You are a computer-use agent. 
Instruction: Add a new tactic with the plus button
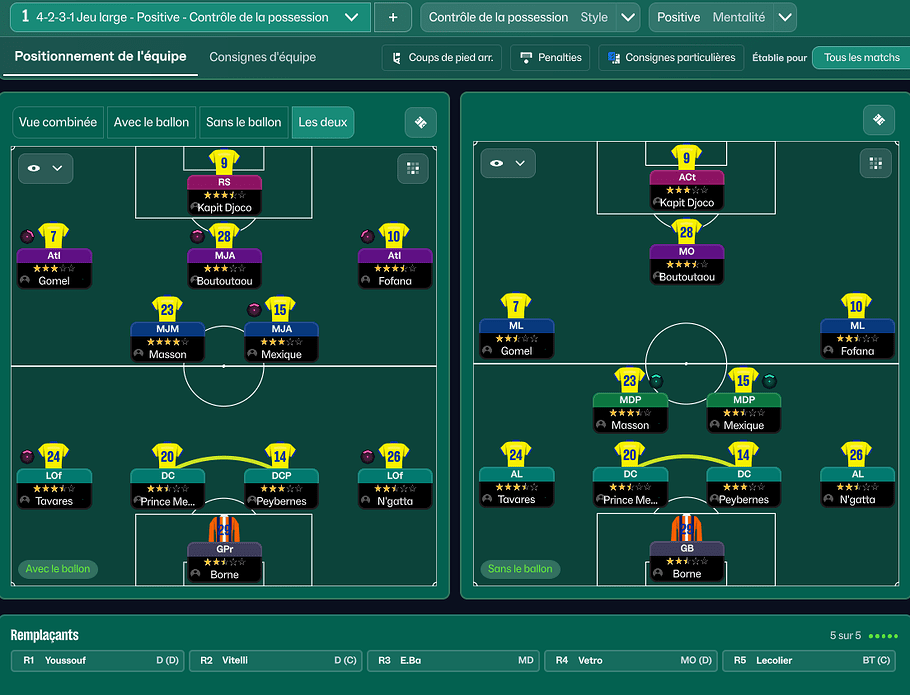(x=392, y=17)
